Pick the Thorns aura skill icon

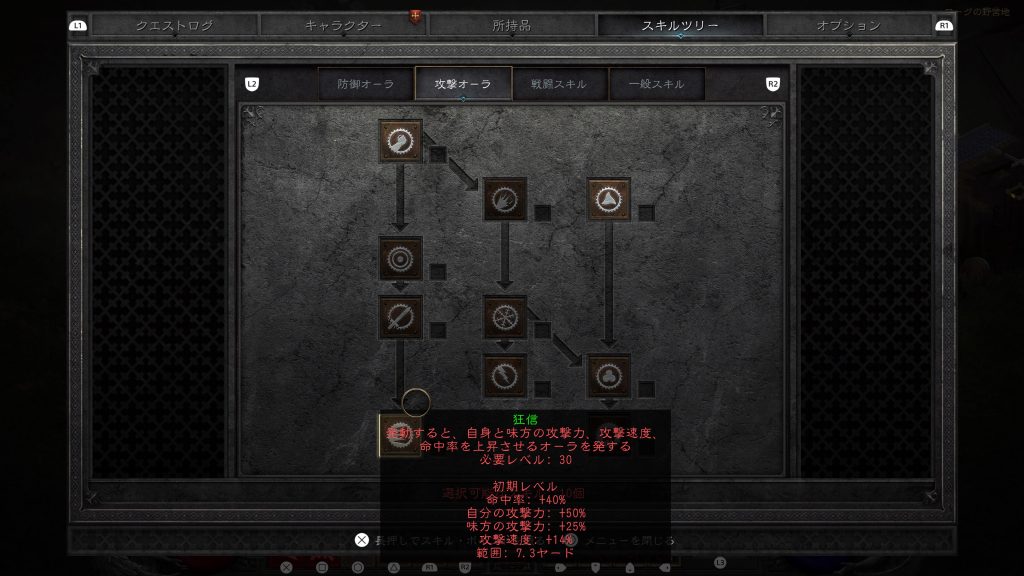609,199
